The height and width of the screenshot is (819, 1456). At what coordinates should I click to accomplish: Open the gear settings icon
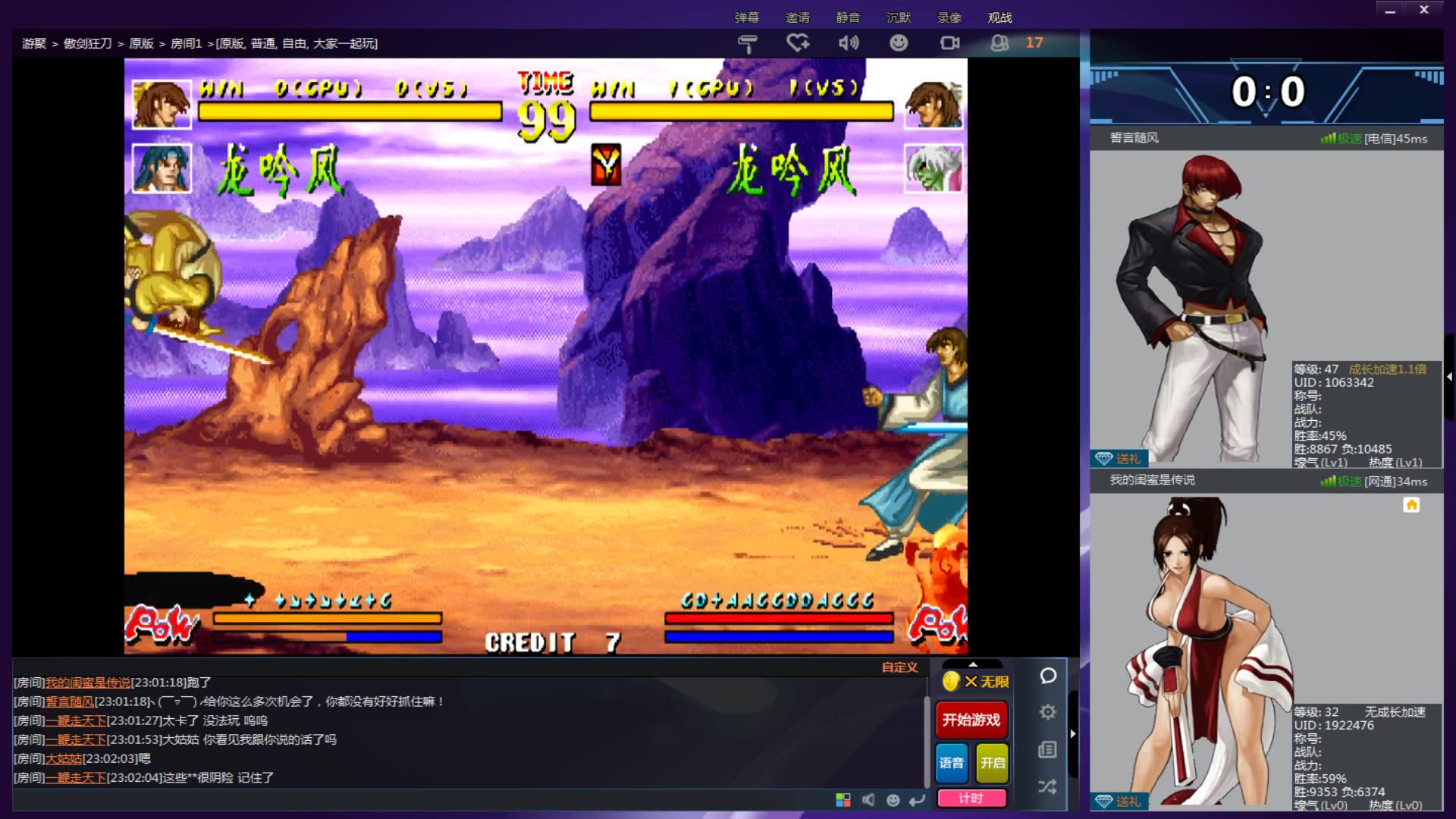click(x=1048, y=712)
